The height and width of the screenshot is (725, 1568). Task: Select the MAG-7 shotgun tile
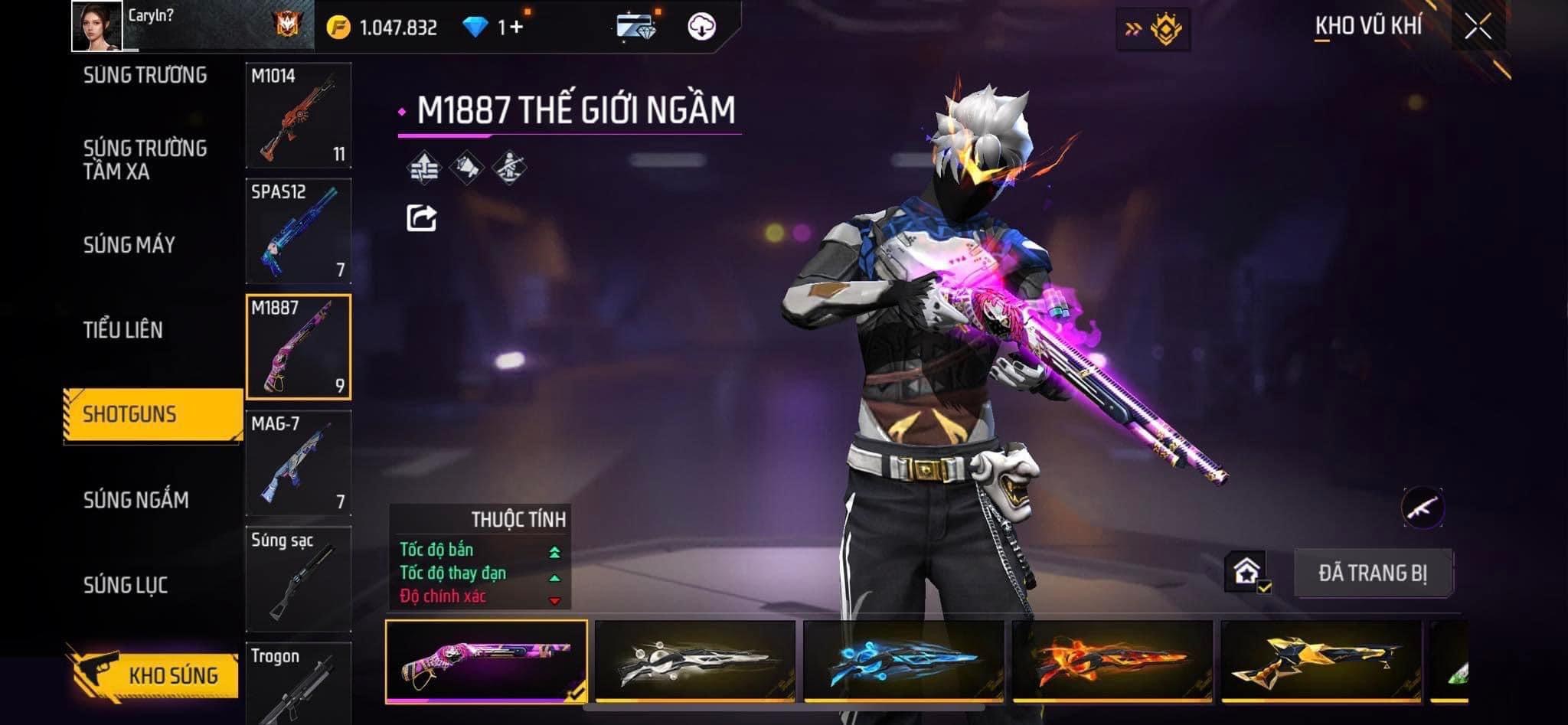299,463
